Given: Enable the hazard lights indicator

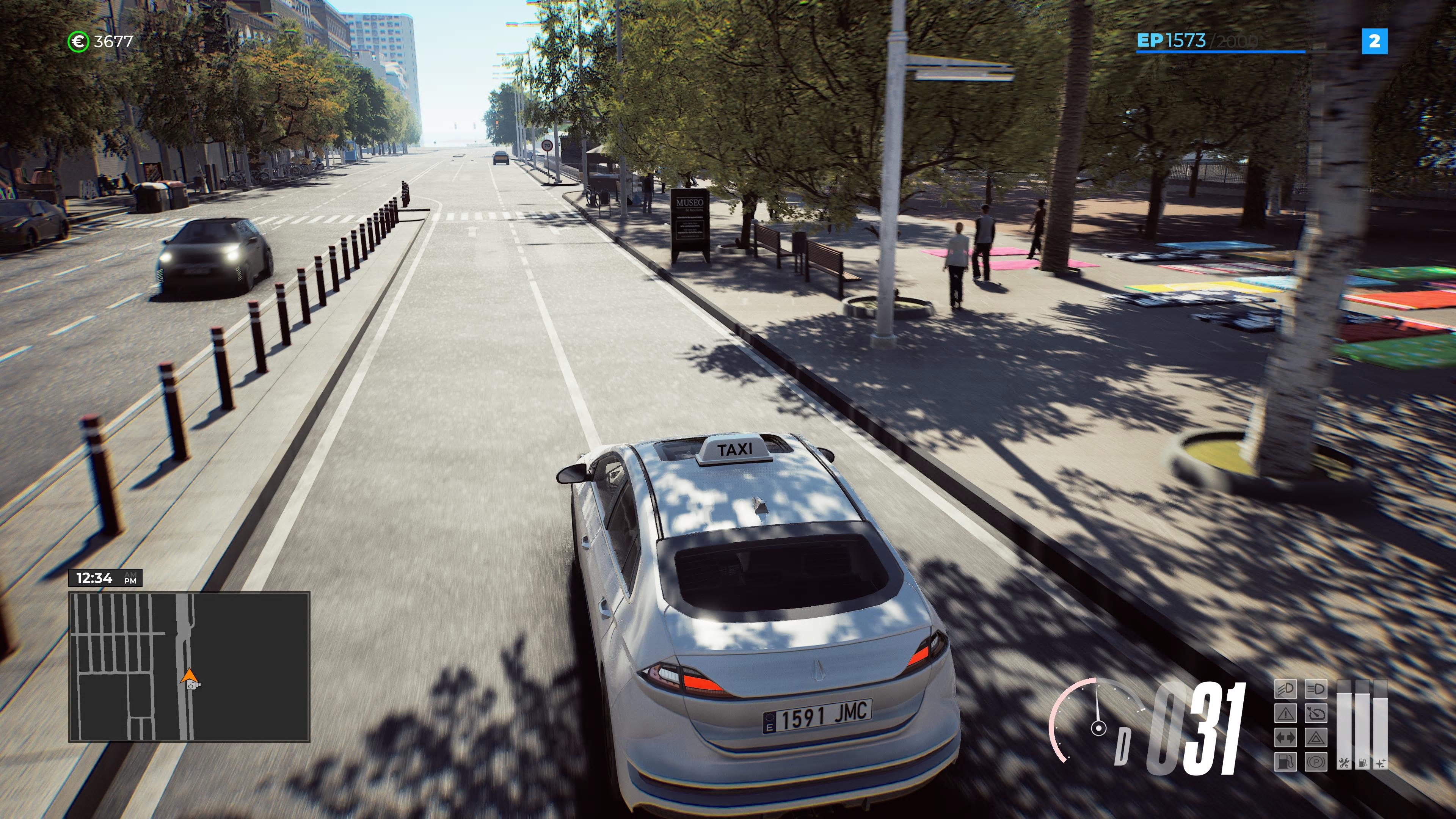Looking at the screenshot, I should tap(1316, 737).
